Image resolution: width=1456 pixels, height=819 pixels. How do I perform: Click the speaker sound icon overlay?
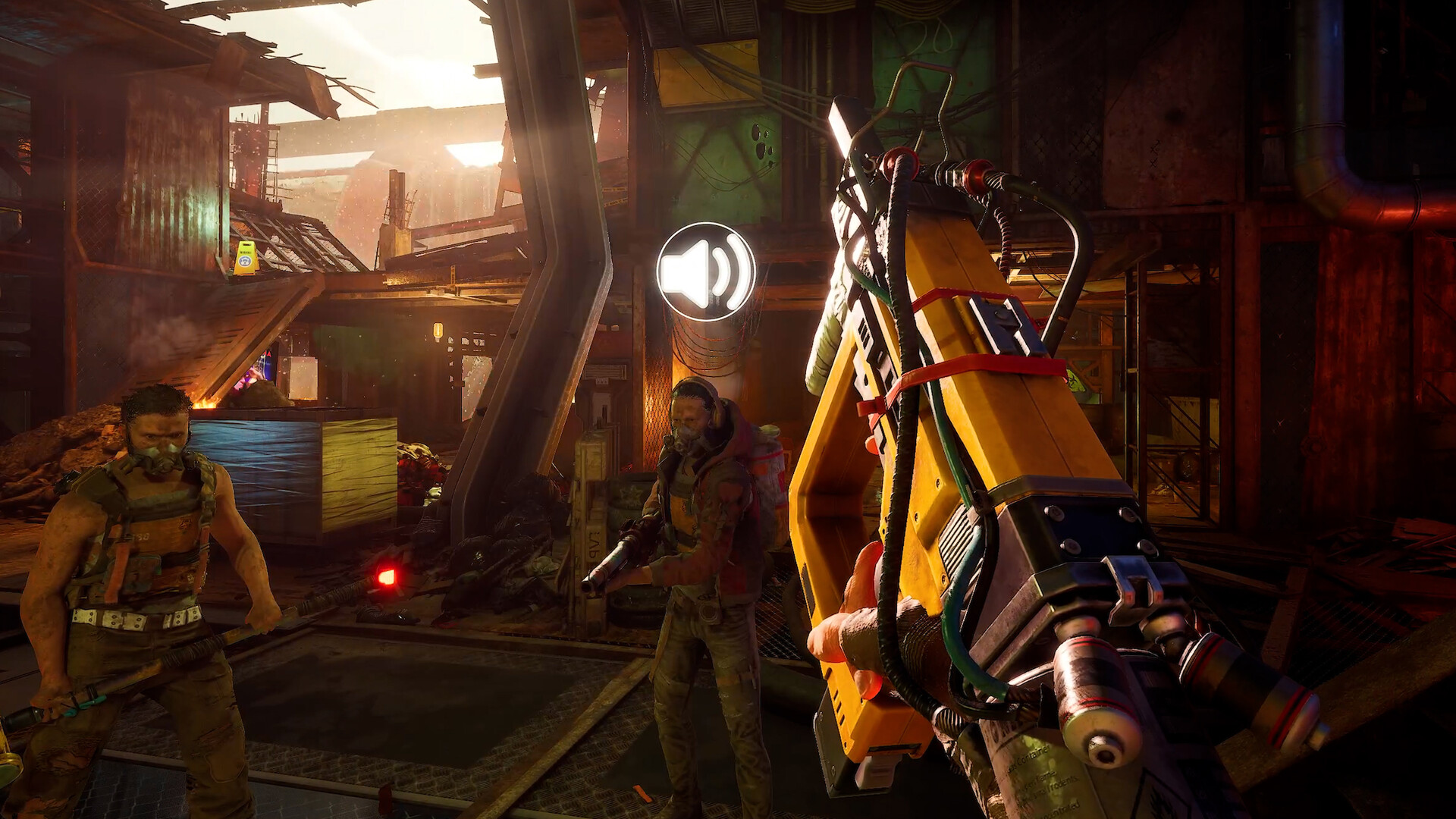coord(705,271)
